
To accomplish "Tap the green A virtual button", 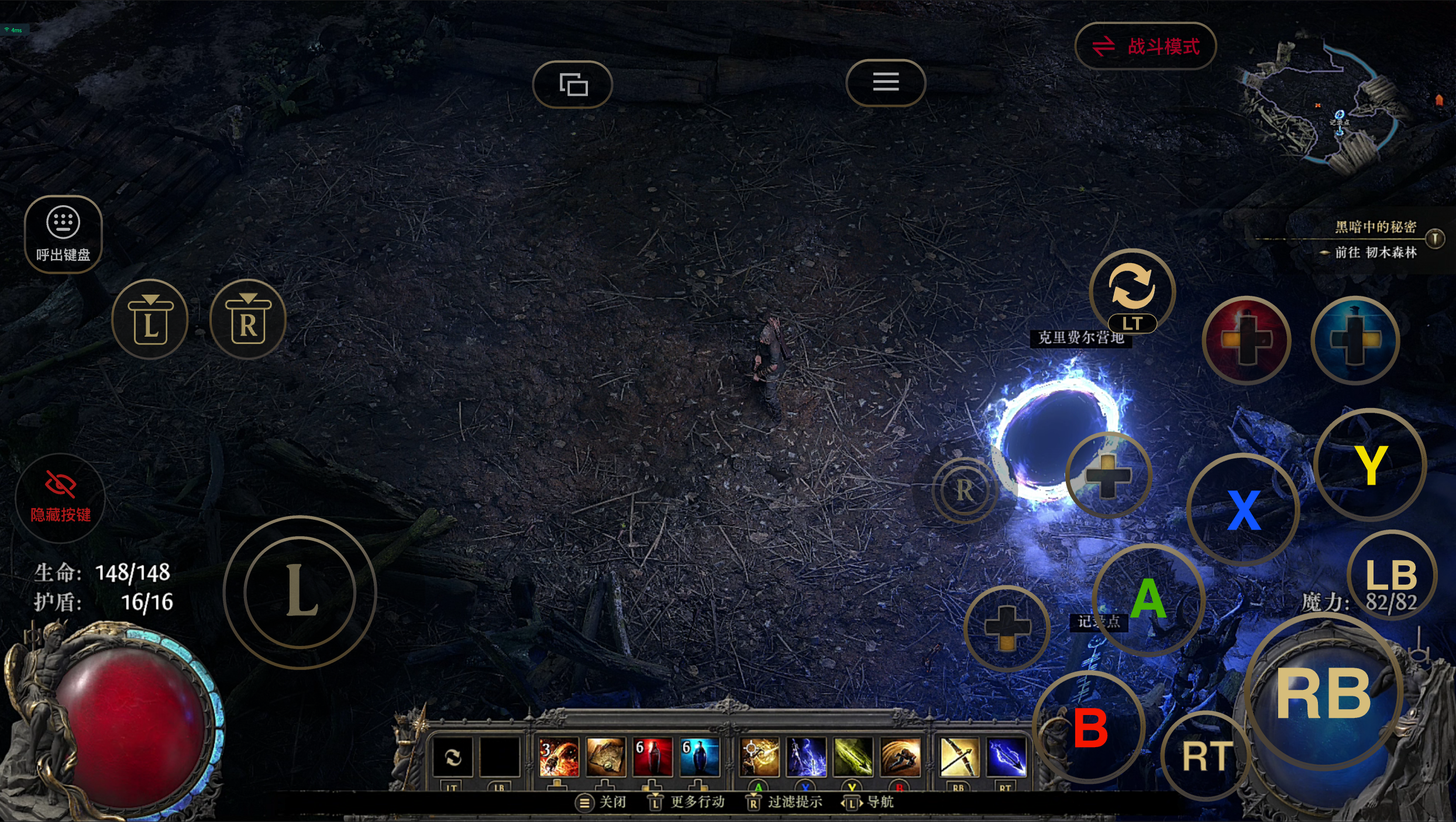I will [1148, 599].
